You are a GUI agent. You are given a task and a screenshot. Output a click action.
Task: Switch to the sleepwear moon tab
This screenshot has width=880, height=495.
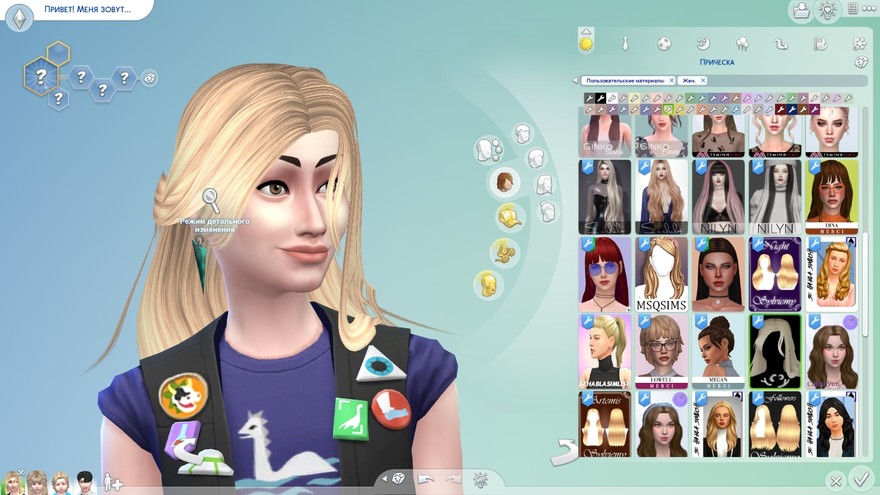tap(703, 43)
